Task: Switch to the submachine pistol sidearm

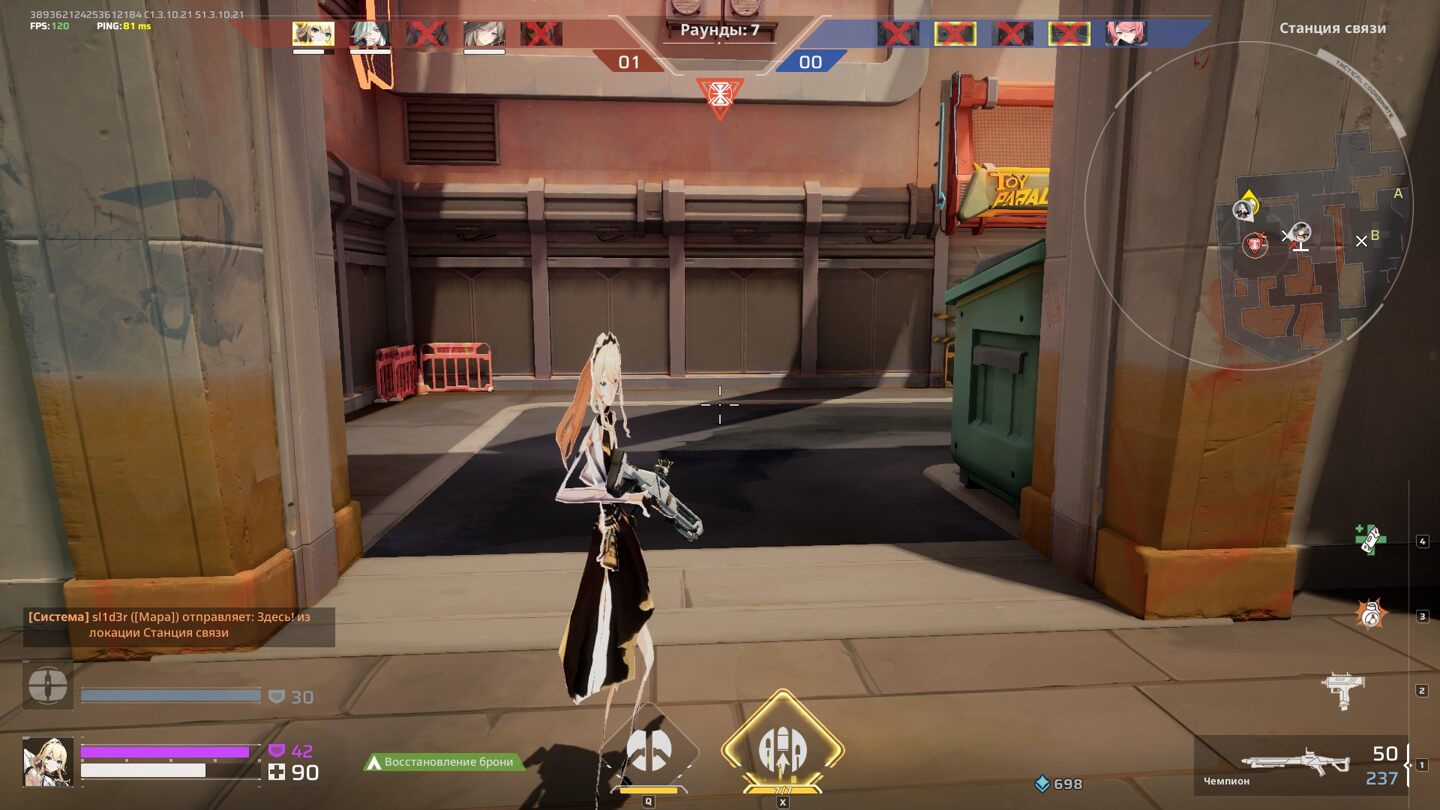Action: coord(1343,690)
